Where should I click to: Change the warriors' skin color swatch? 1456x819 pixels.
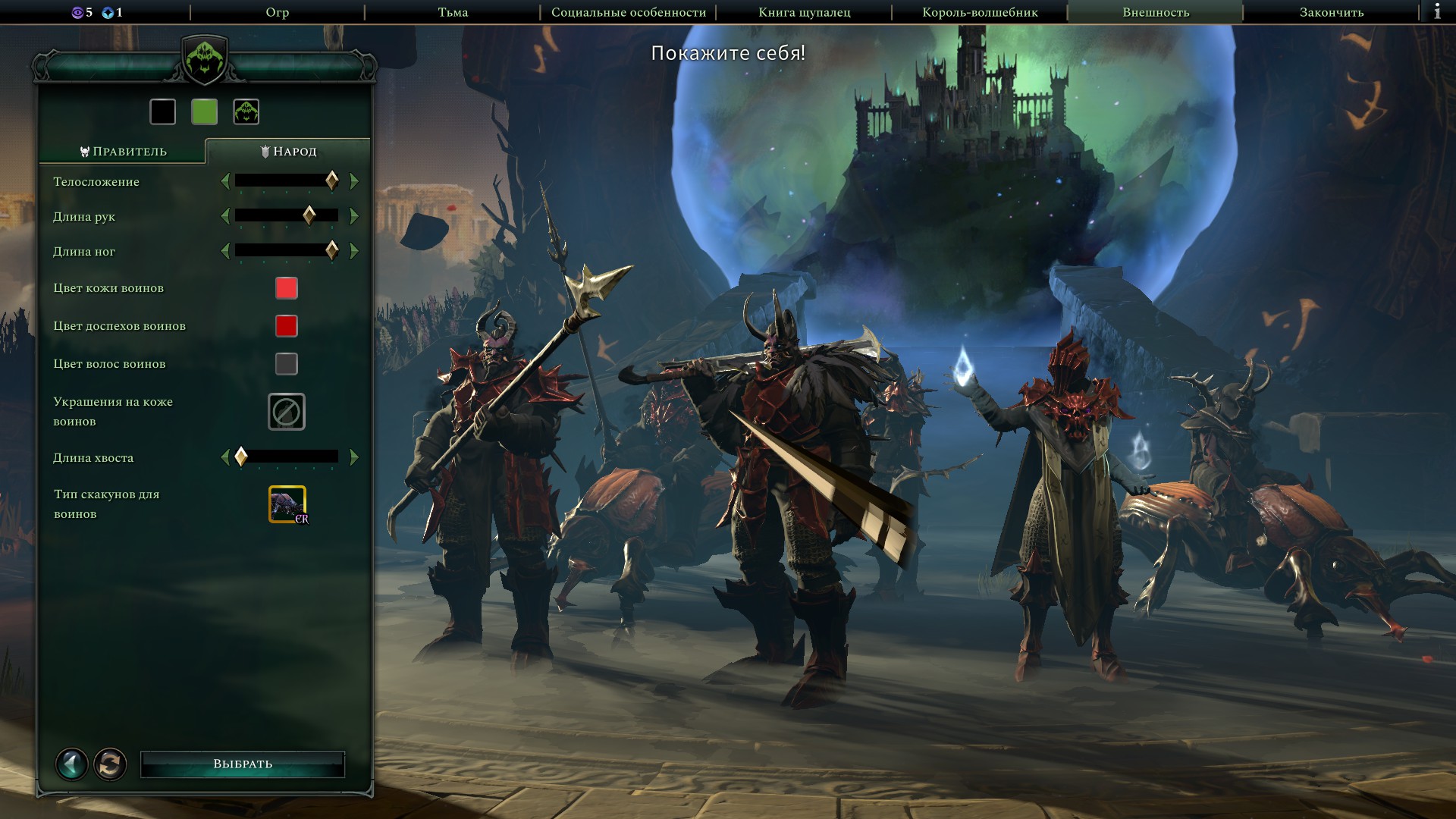(x=286, y=288)
